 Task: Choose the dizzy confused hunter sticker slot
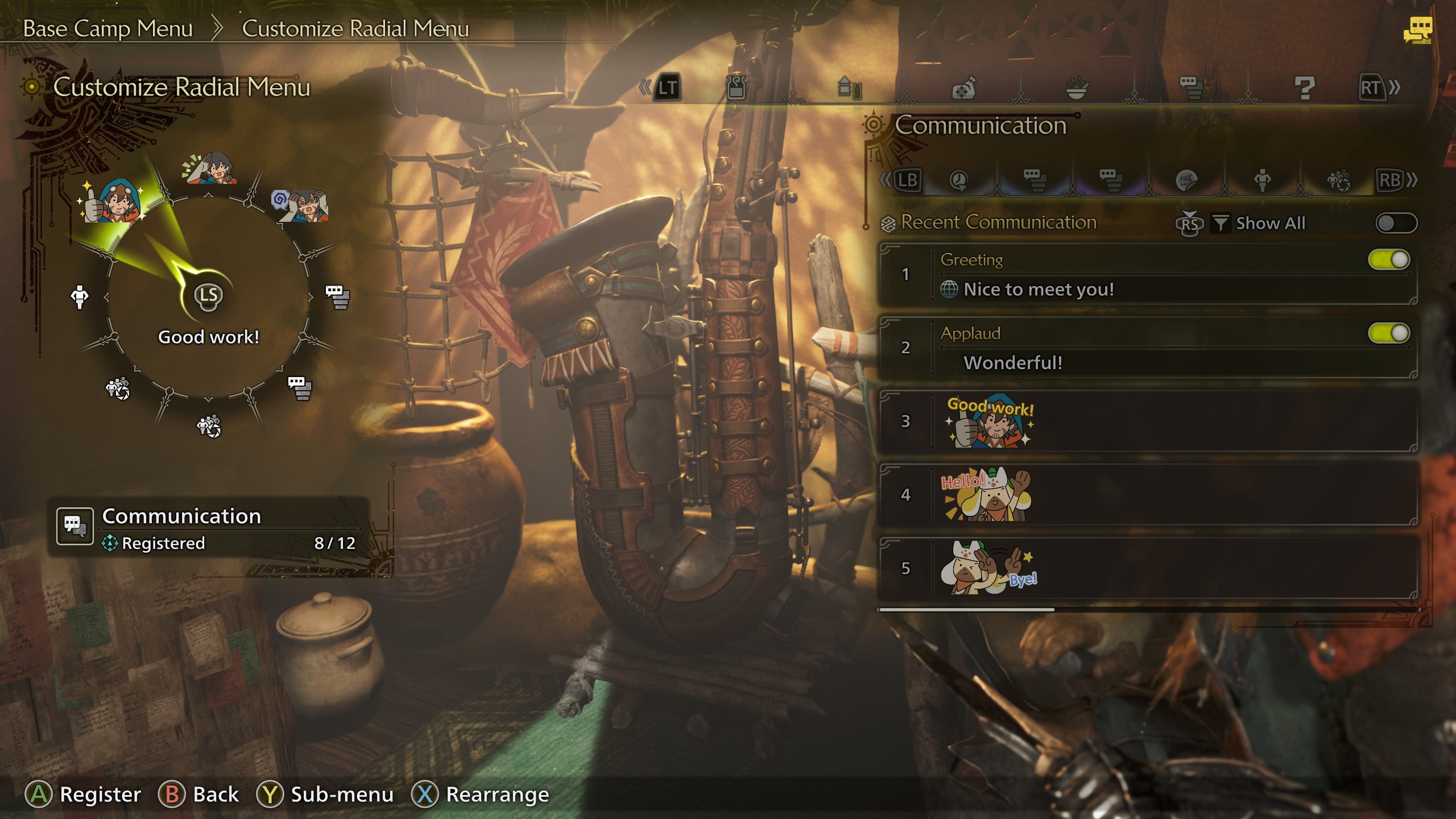(x=301, y=205)
